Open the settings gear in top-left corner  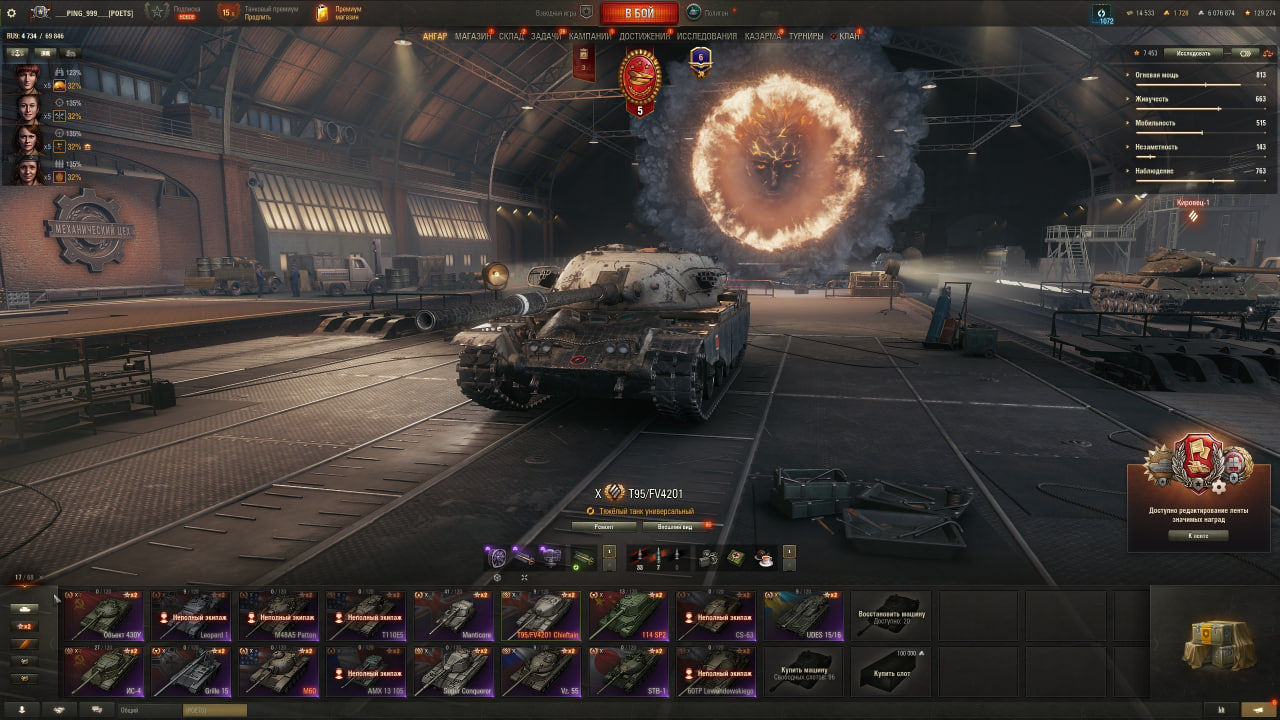tap(12, 11)
